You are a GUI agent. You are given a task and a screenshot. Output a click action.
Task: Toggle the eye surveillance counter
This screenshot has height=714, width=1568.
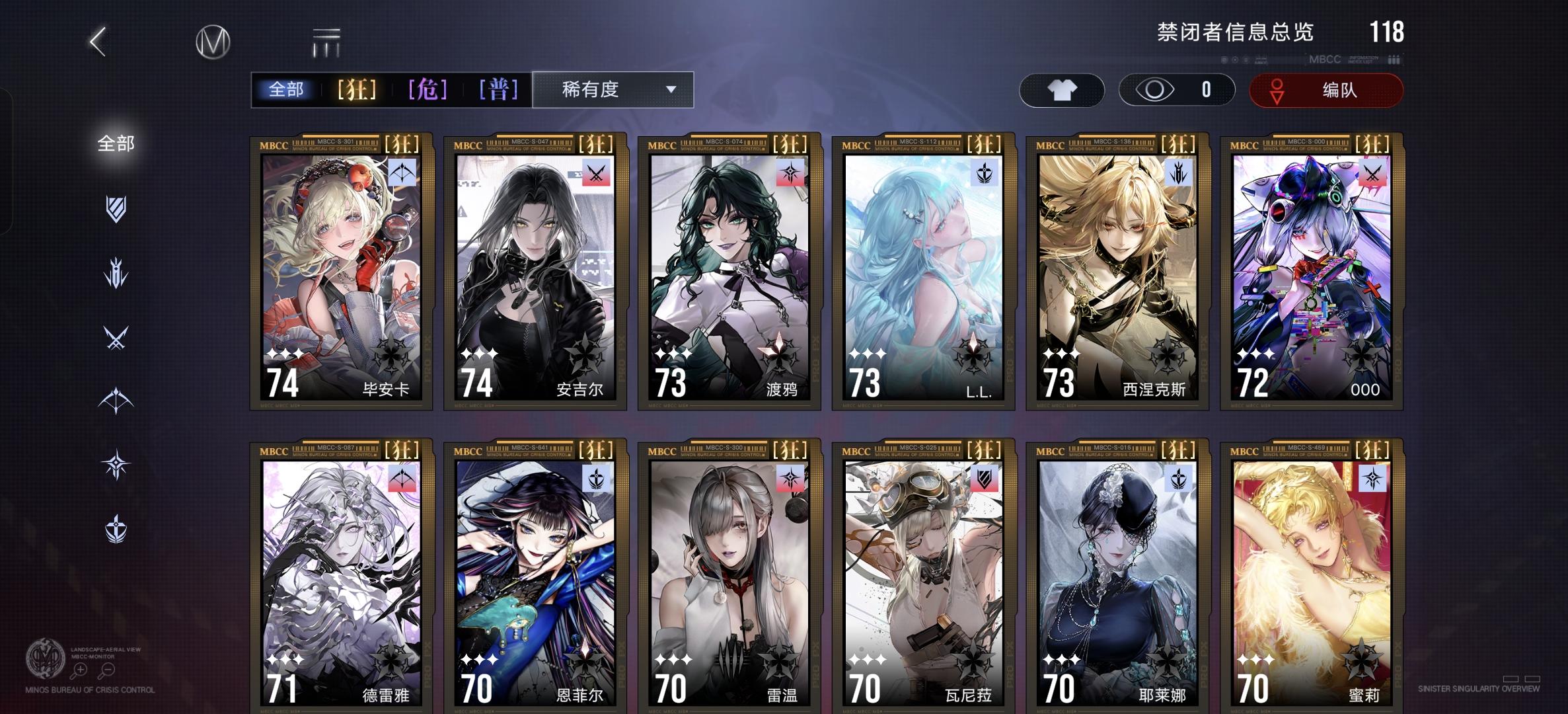tap(1176, 91)
